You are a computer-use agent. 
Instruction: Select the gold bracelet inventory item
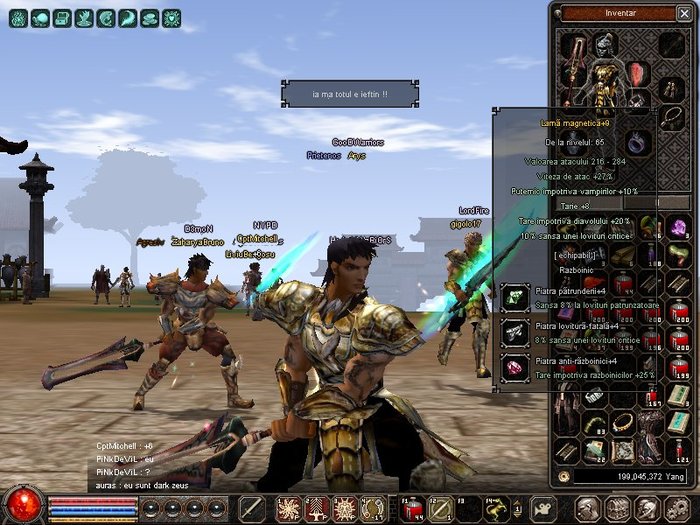pos(623,424)
